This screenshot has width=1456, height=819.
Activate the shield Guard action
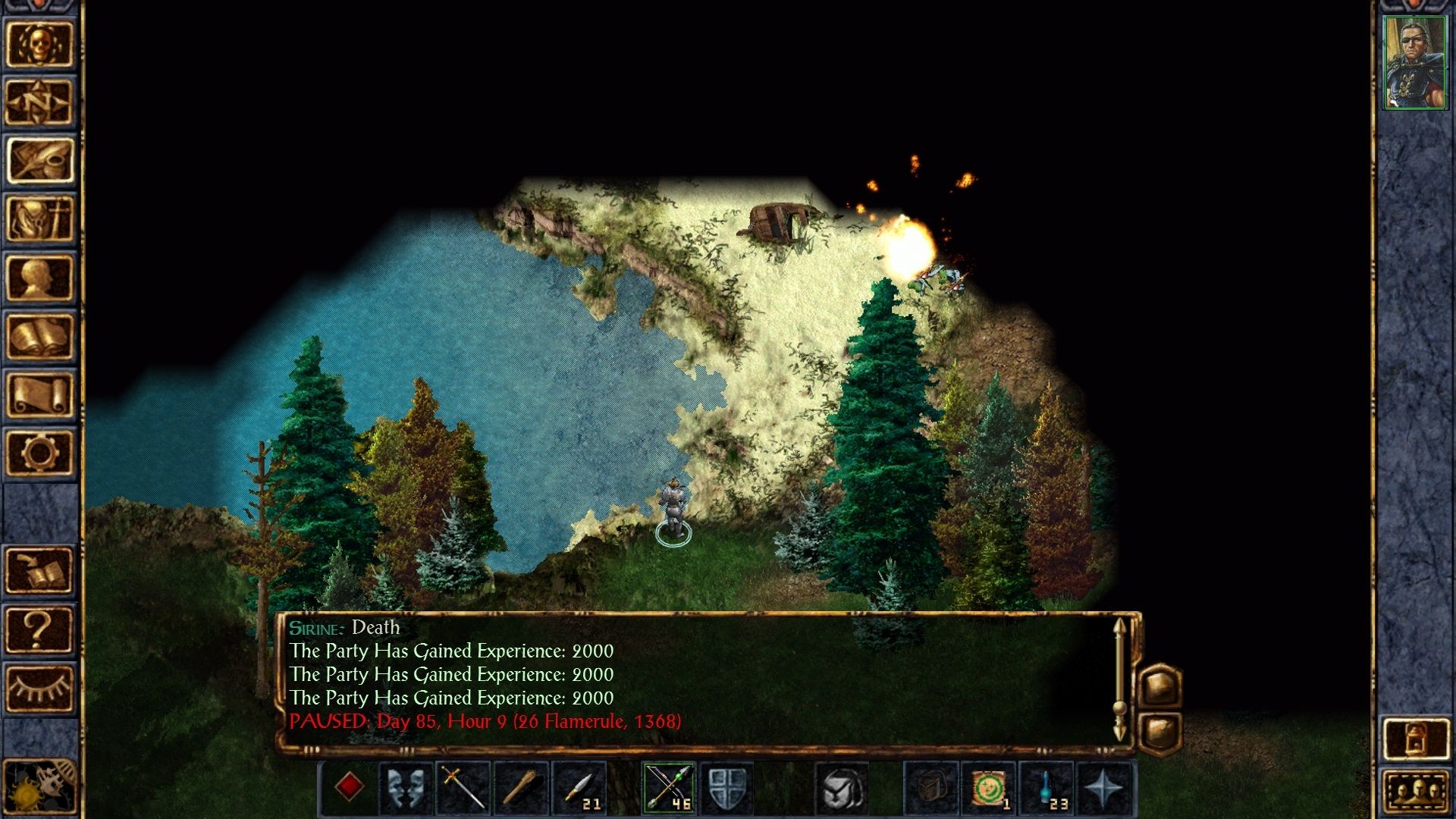726,787
